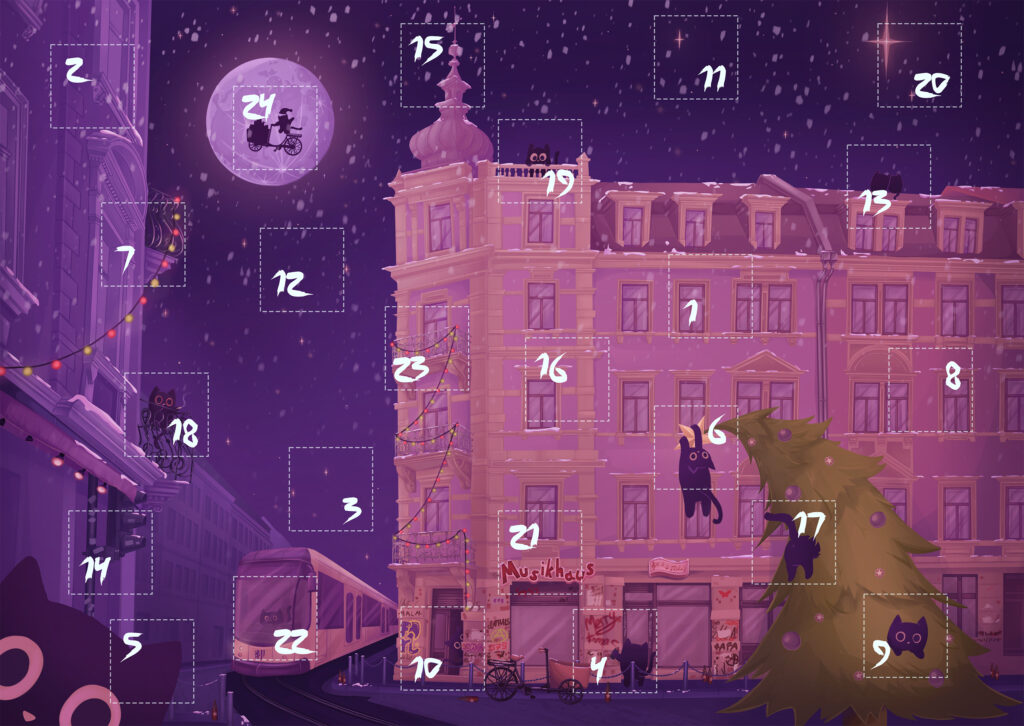
Task: Open door 19 on the balcony
Action: (x=540, y=162)
